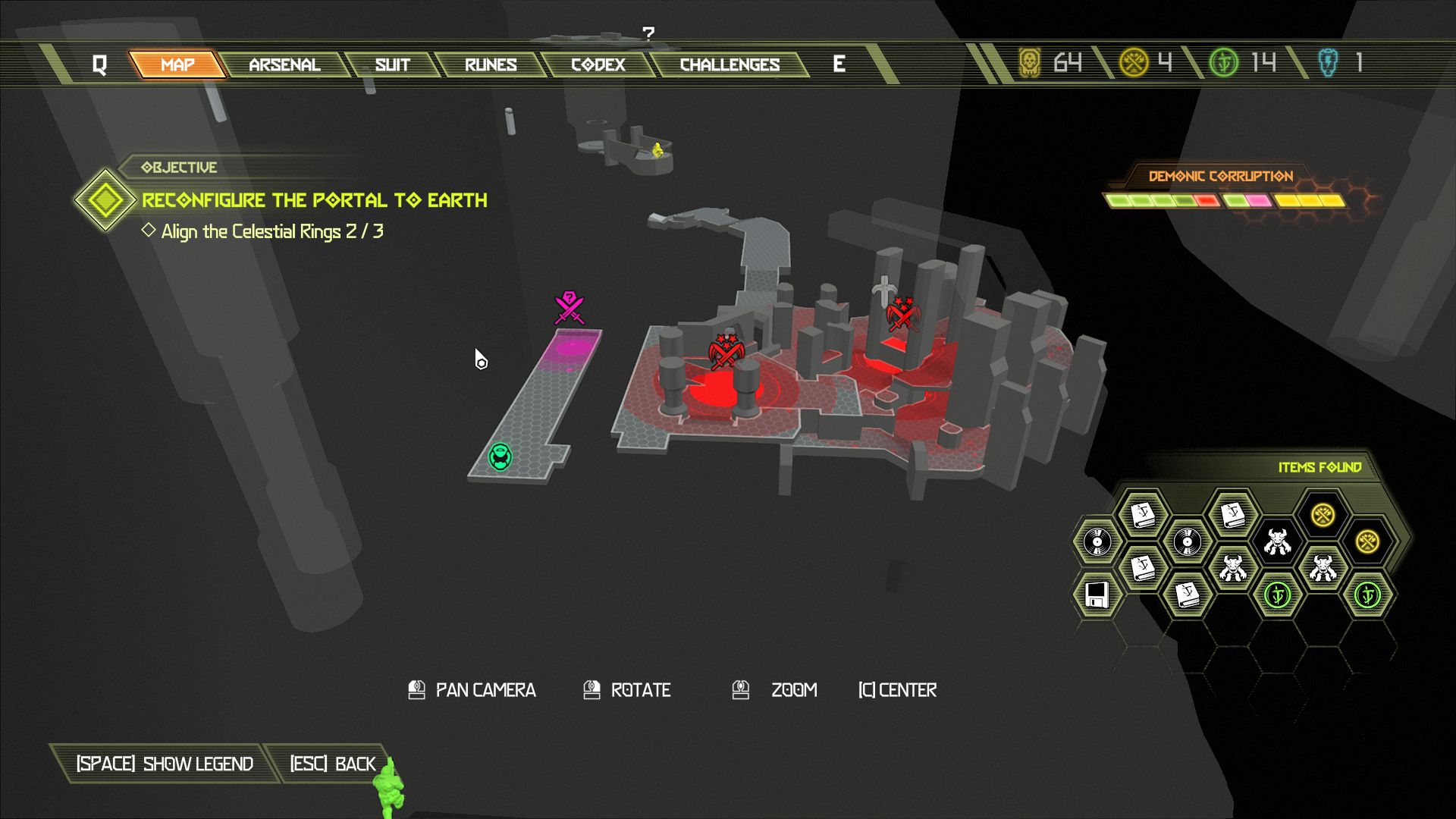1456x819 pixels.
Task: Select the pink crossed-swords map marker
Action: (x=569, y=307)
